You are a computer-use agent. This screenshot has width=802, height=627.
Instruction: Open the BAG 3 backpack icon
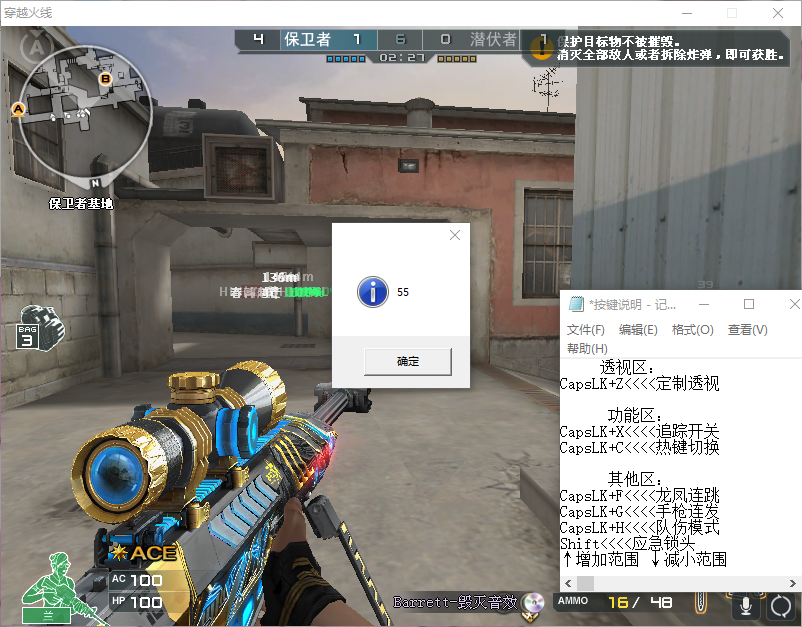[x=36, y=326]
